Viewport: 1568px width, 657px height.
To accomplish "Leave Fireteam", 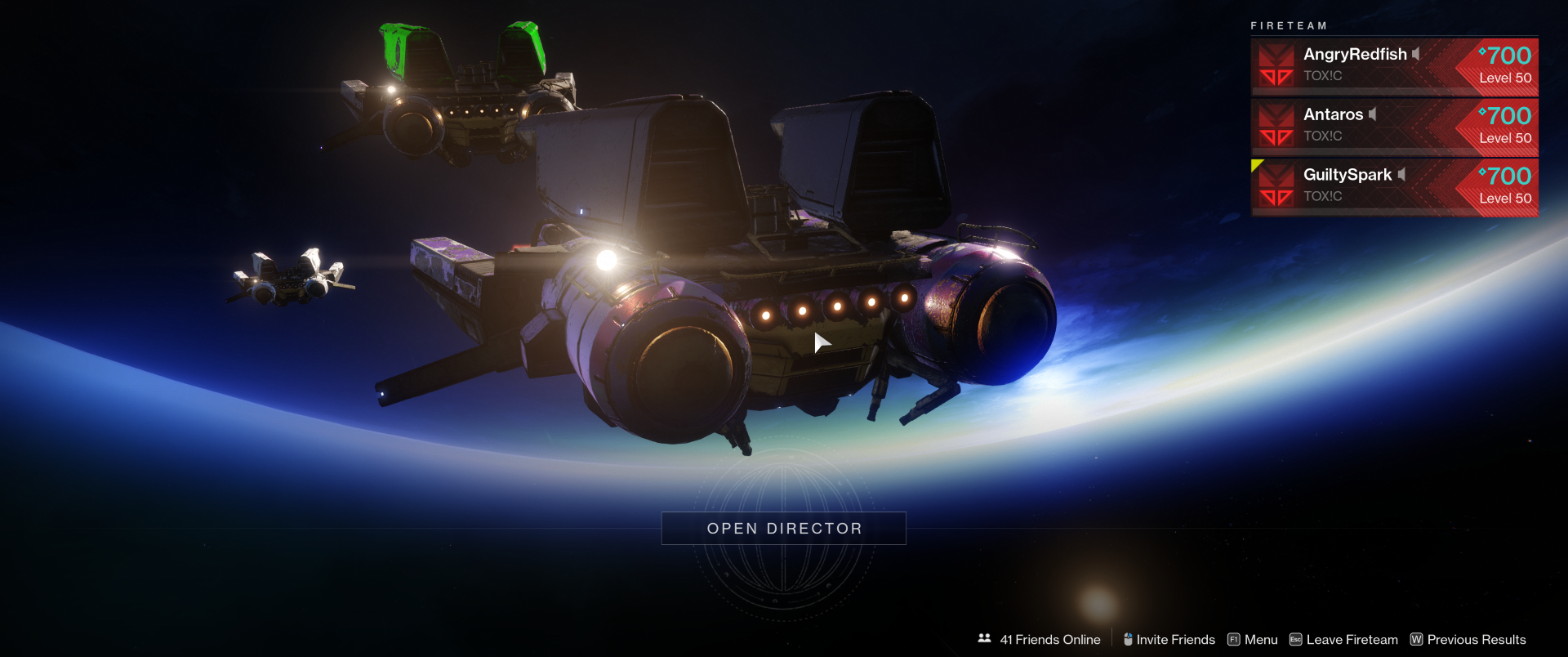I will [x=1343, y=640].
